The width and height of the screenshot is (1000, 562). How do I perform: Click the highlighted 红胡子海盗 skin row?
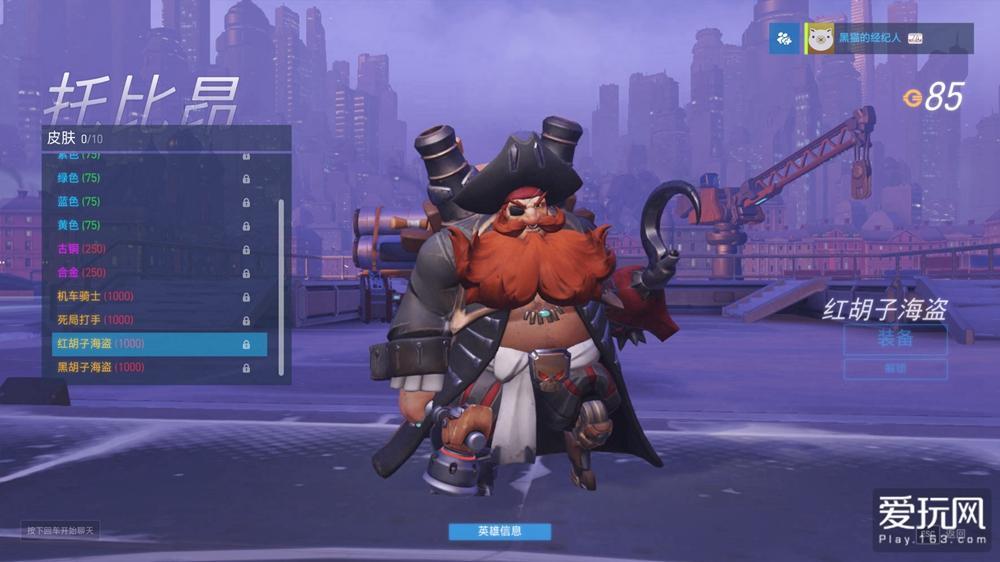[x=159, y=344]
